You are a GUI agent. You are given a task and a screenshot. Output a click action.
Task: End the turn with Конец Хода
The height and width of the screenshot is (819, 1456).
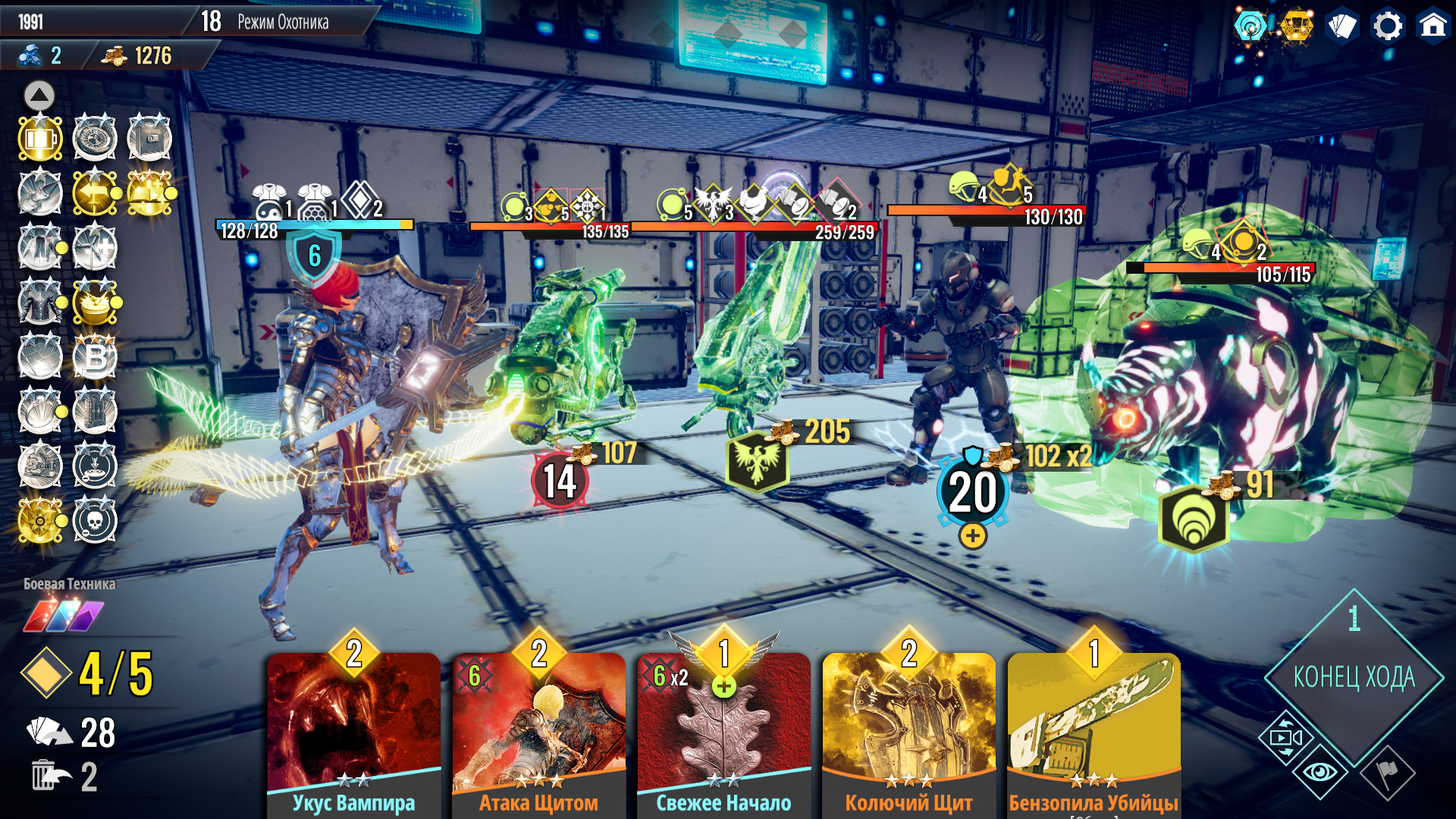pos(1354,677)
